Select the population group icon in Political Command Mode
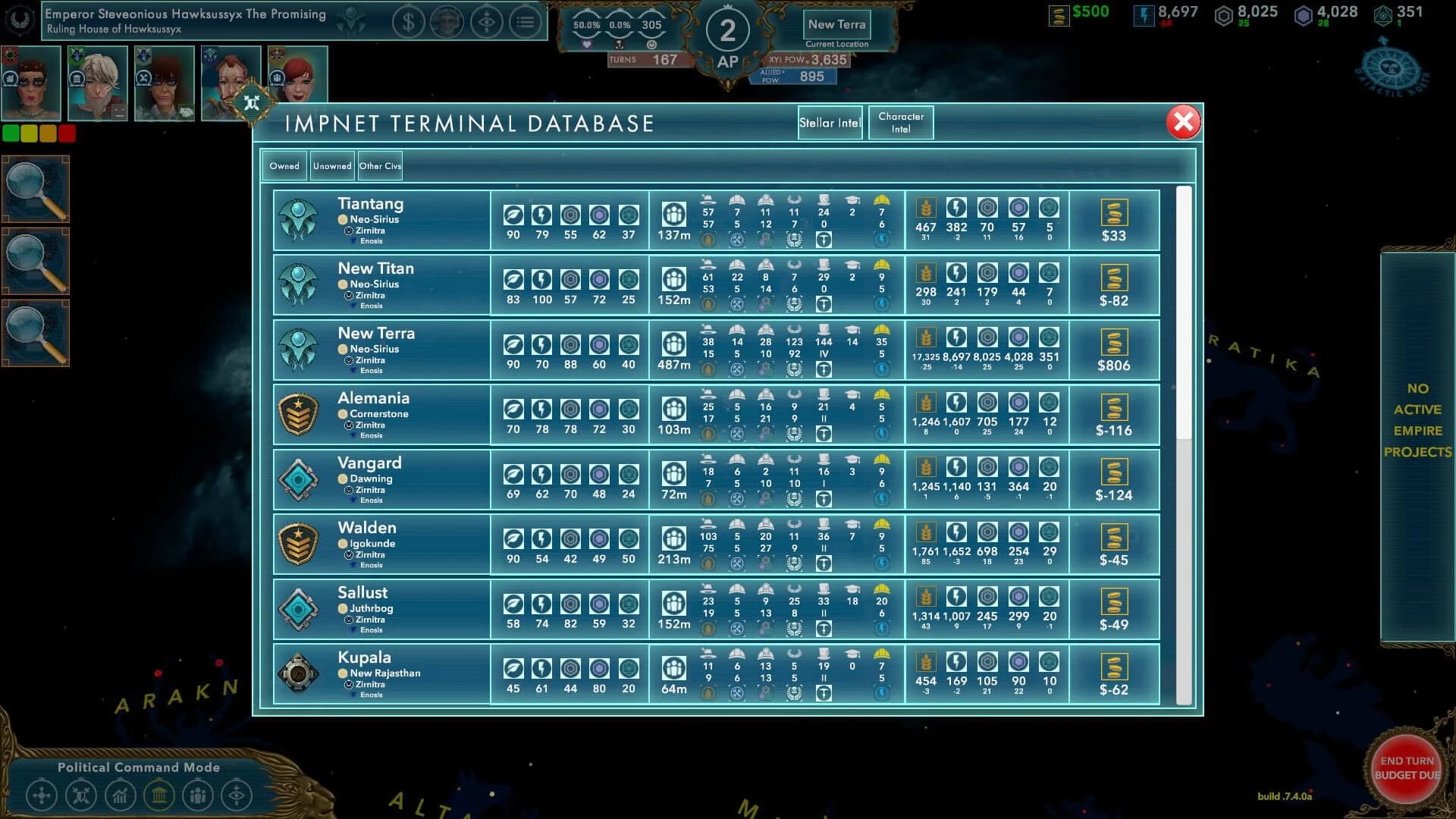This screenshot has height=819, width=1456. [x=200, y=795]
